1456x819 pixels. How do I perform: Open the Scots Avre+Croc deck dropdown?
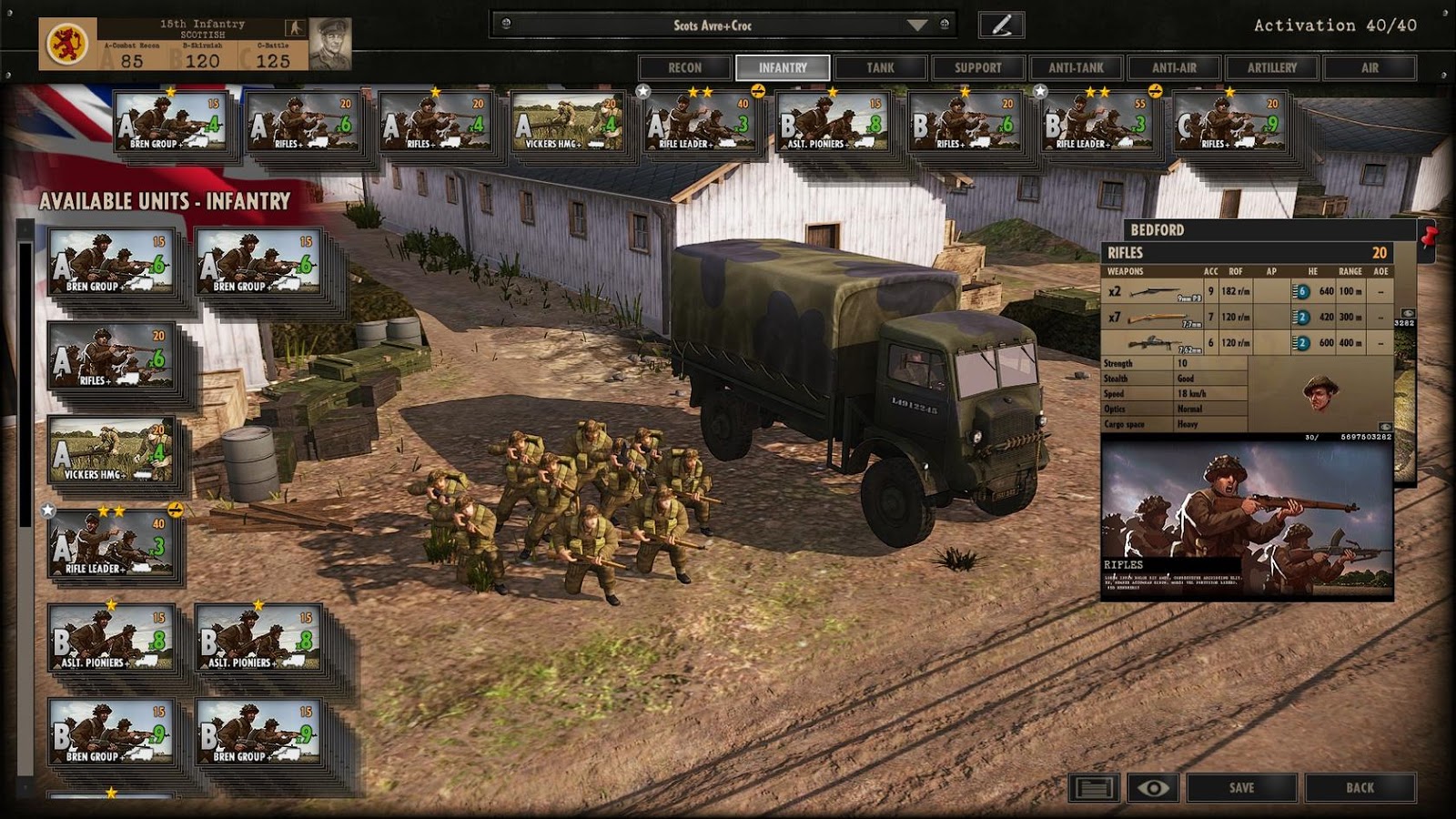point(916,25)
